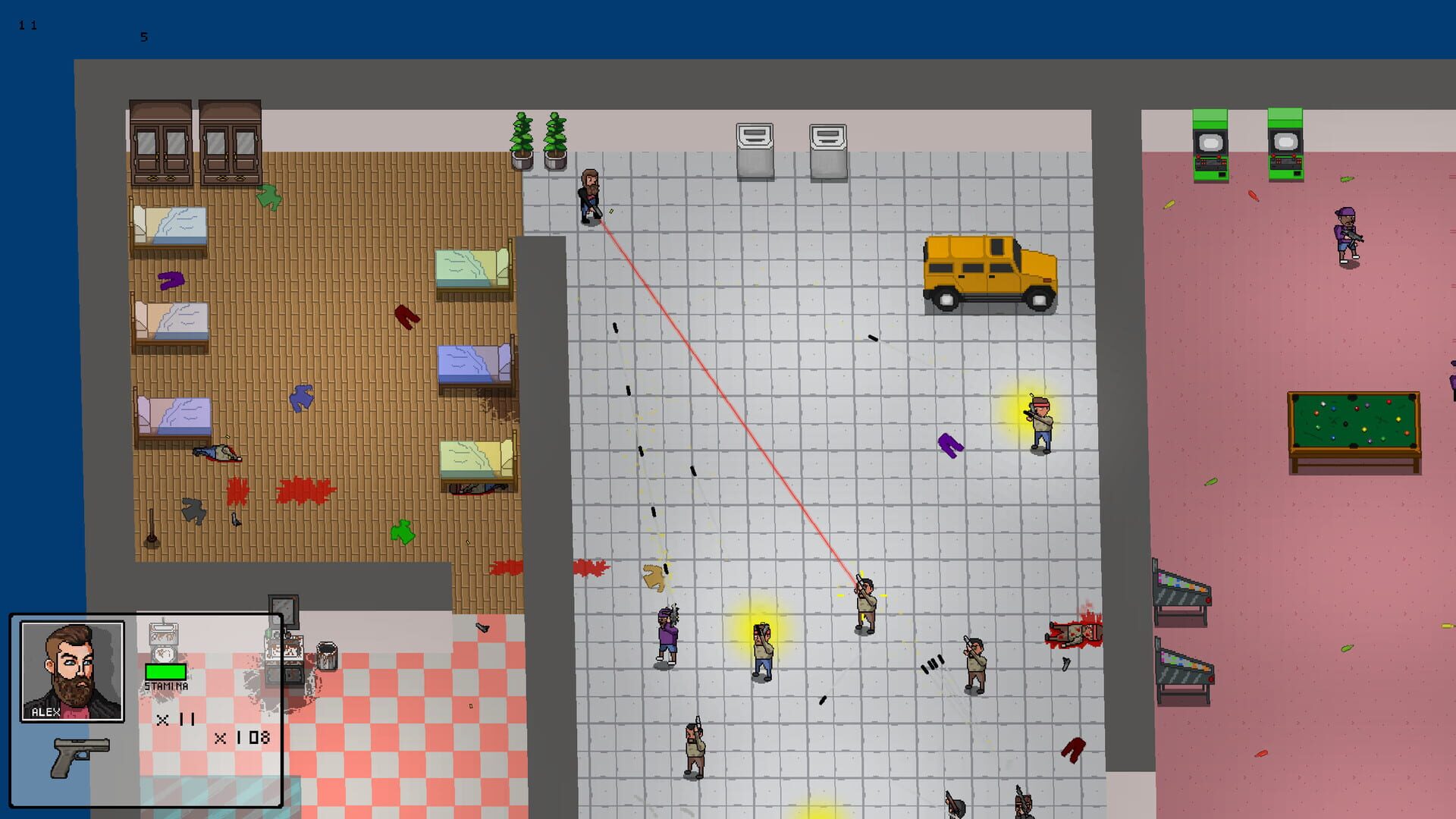Click the timer number 5 at top
The height and width of the screenshot is (819, 1456).
[143, 36]
